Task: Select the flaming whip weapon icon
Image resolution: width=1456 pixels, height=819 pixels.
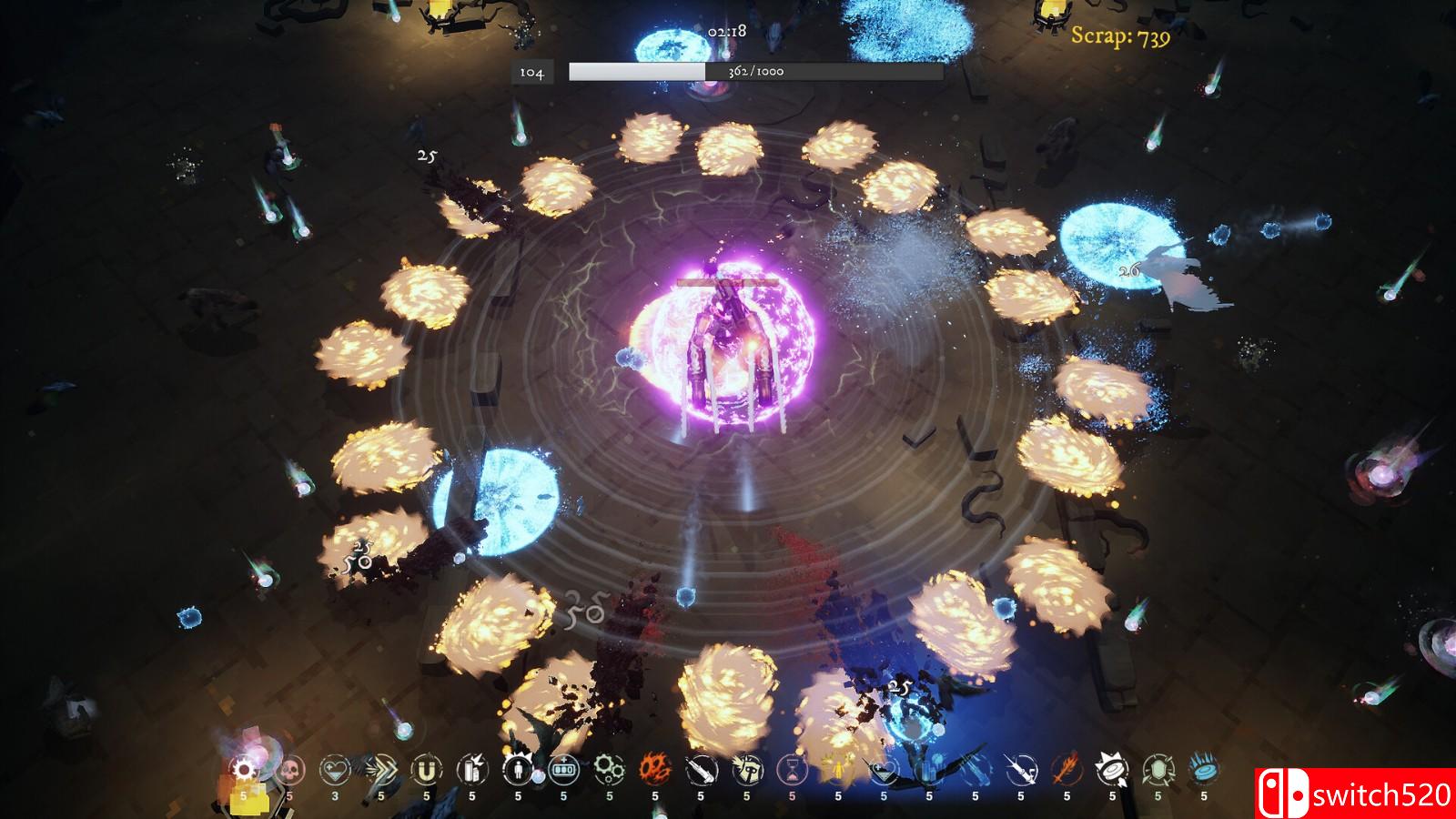Action: (1066, 772)
